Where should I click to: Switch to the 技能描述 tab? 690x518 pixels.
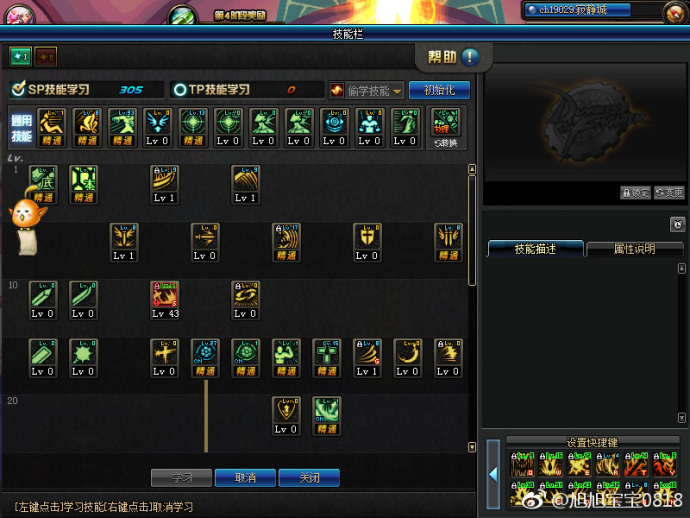coord(535,249)
